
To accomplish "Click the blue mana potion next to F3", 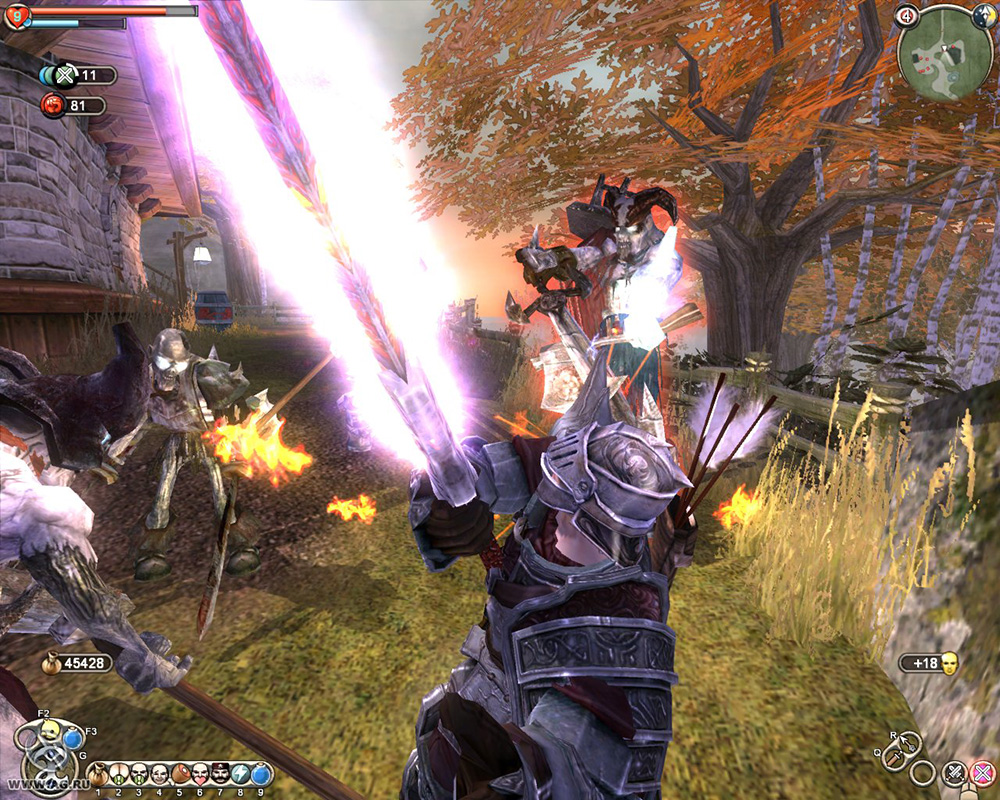I will [72, 740].
